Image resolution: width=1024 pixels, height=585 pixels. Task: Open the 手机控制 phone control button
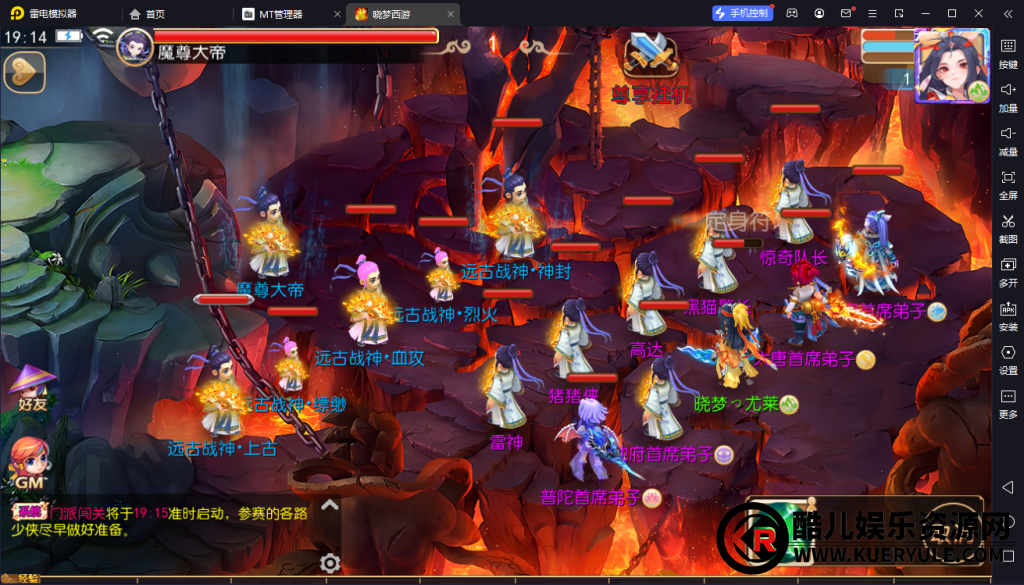742,13
